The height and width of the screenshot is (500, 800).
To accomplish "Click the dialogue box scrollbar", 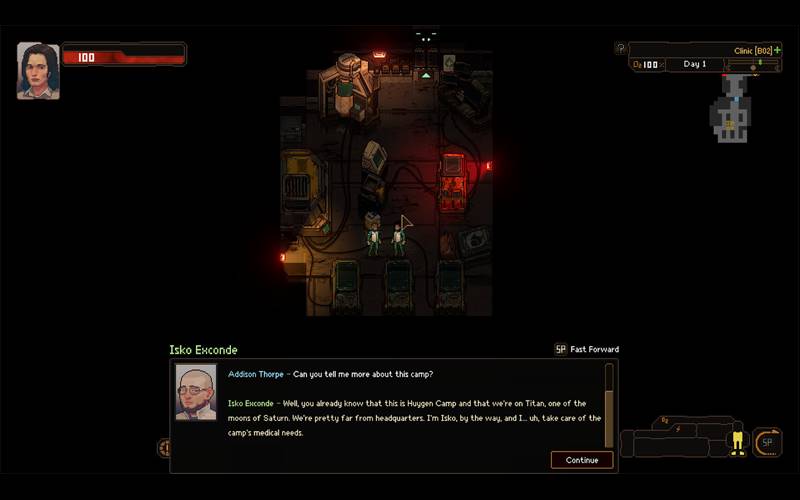I will click(609, 405).
